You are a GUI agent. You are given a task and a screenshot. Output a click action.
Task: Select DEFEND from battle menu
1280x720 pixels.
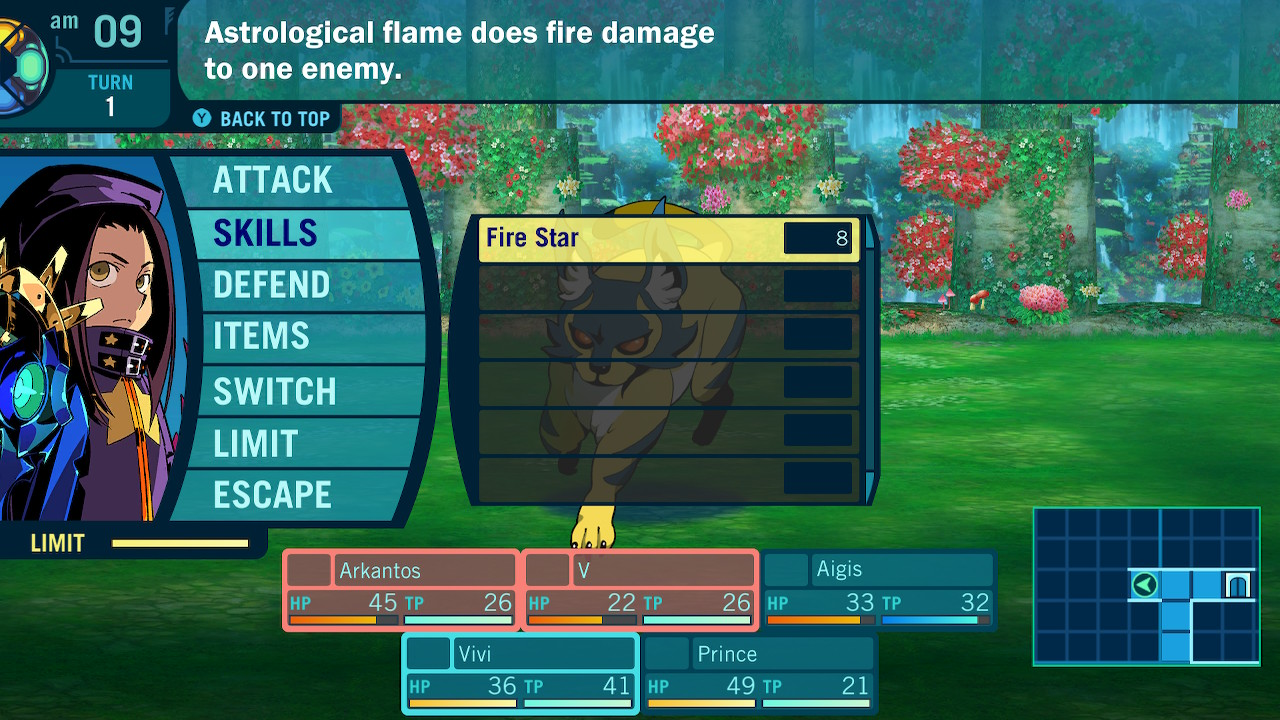click(x=272, y=286)
